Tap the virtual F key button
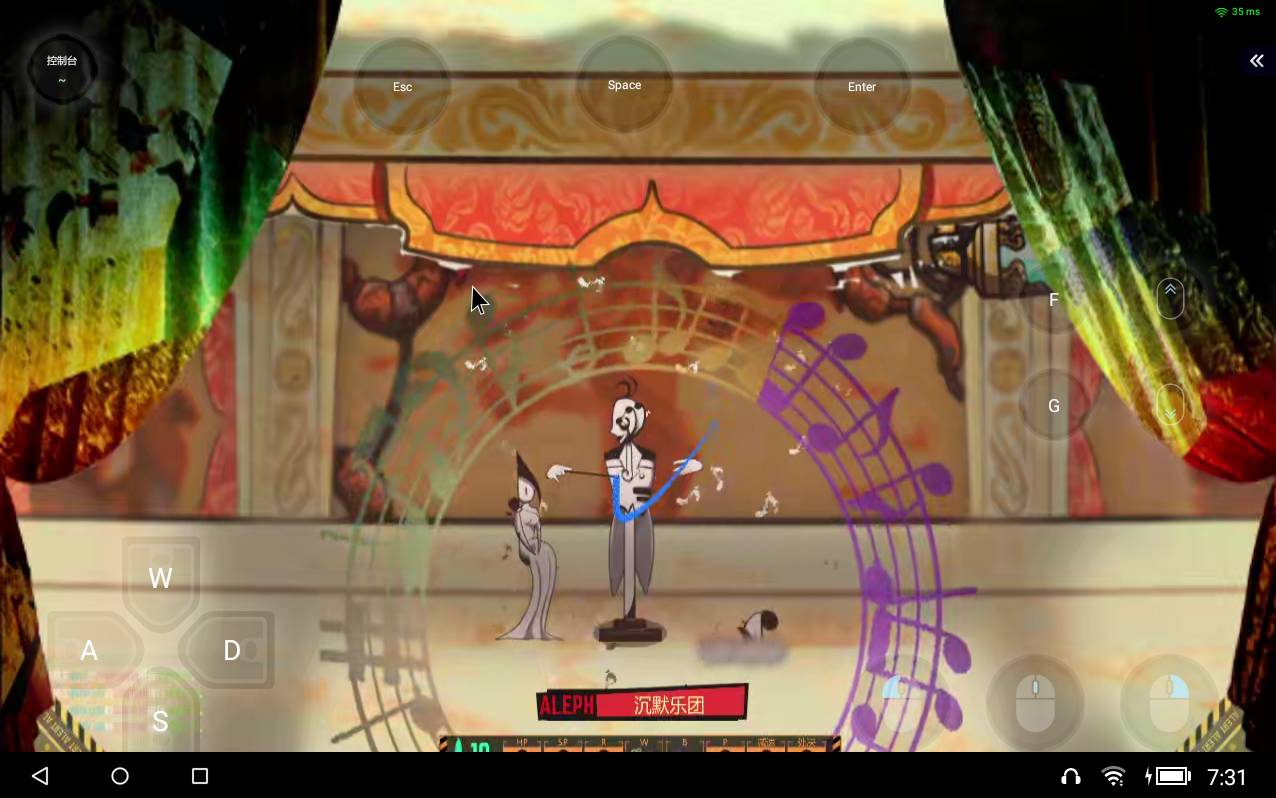 pyautogui.click(x=1053, y=300)
